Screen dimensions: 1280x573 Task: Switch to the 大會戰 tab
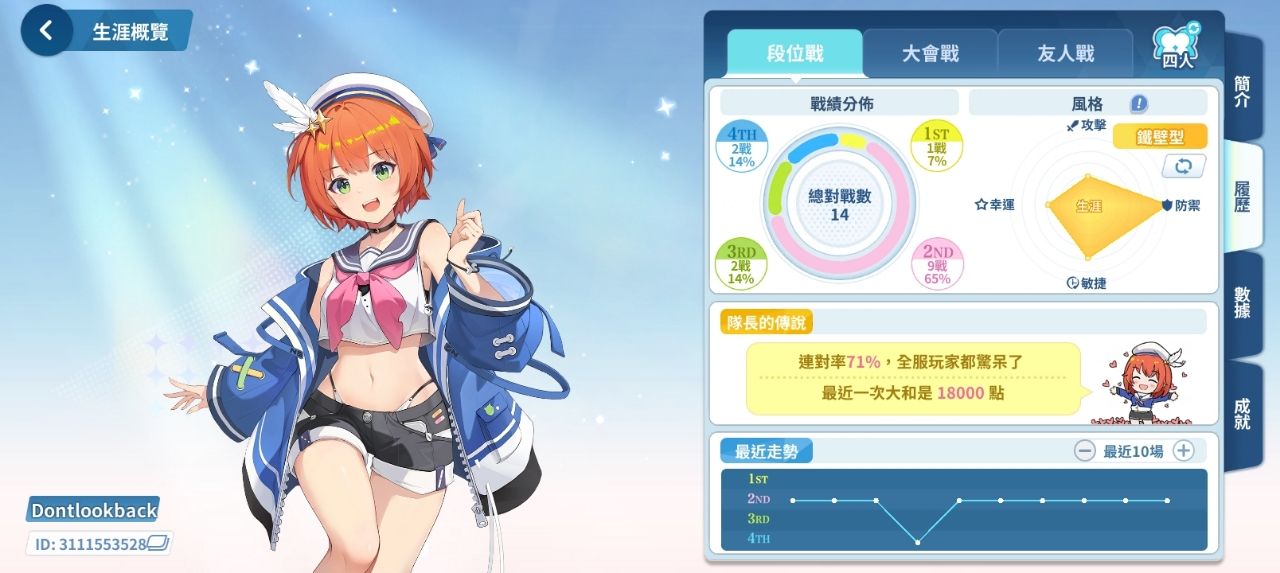(x=930, y=54)
